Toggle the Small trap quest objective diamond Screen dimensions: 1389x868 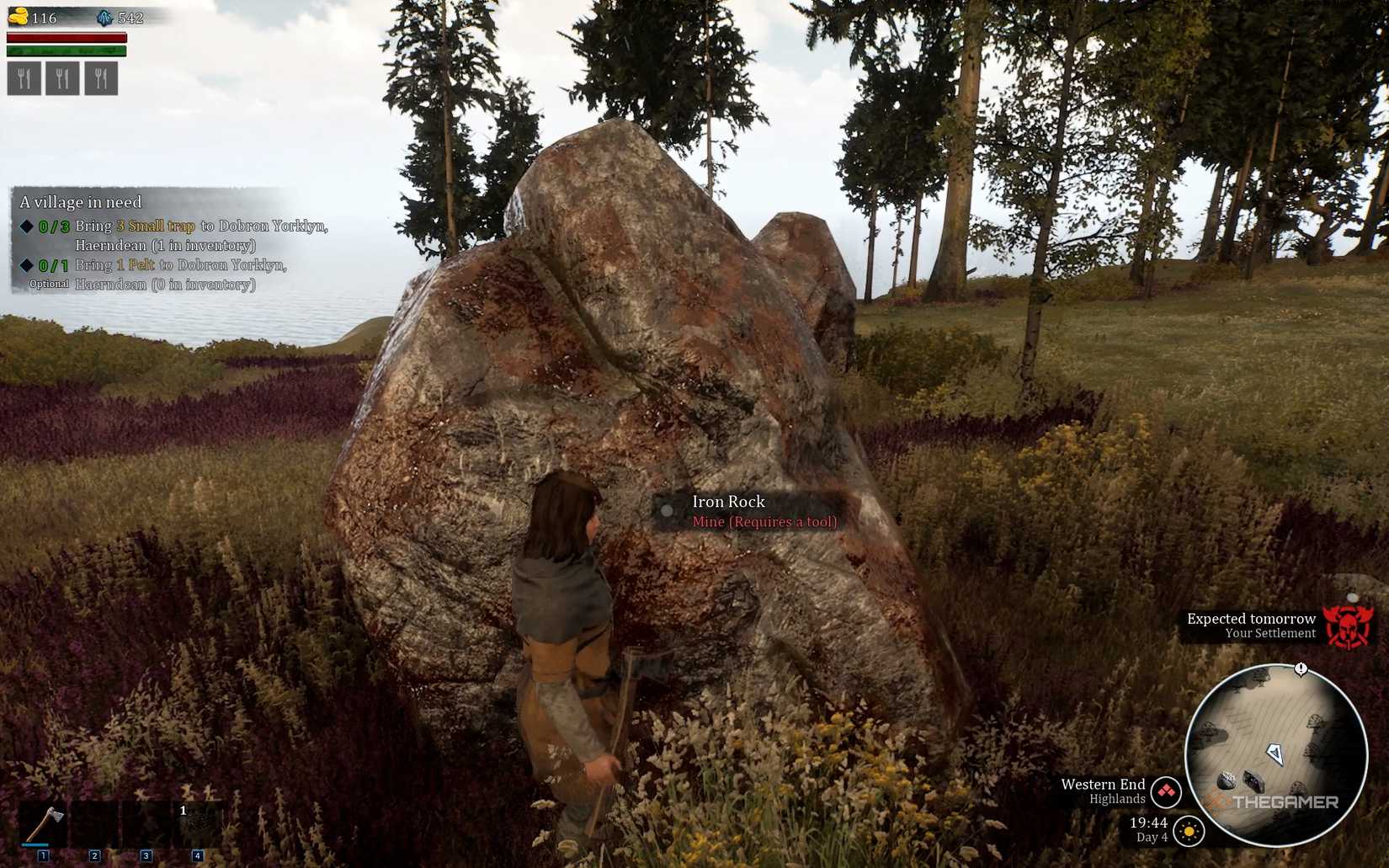click(28, 225)
